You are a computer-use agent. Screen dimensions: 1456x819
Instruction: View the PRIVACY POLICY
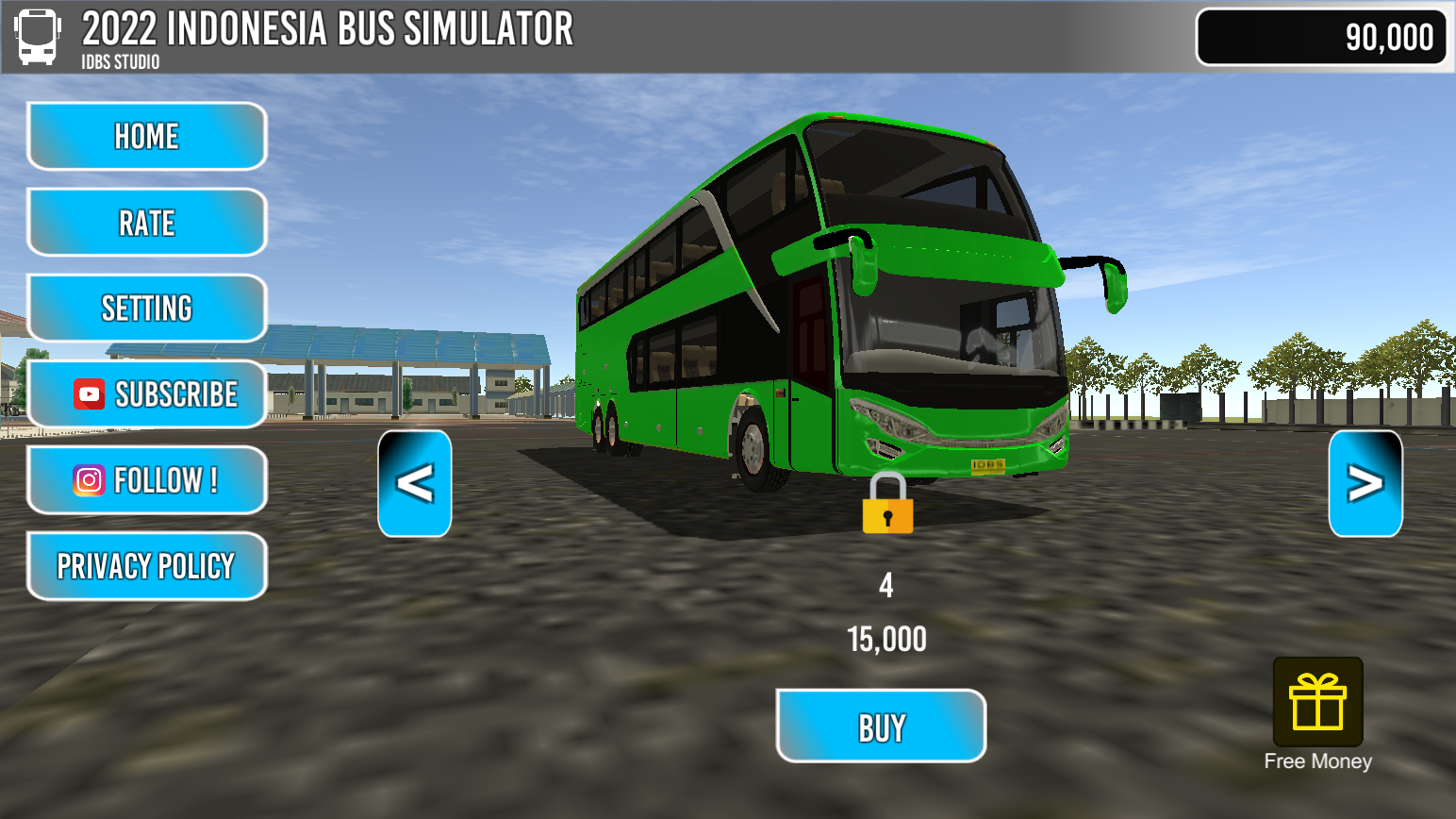(147, 566)
